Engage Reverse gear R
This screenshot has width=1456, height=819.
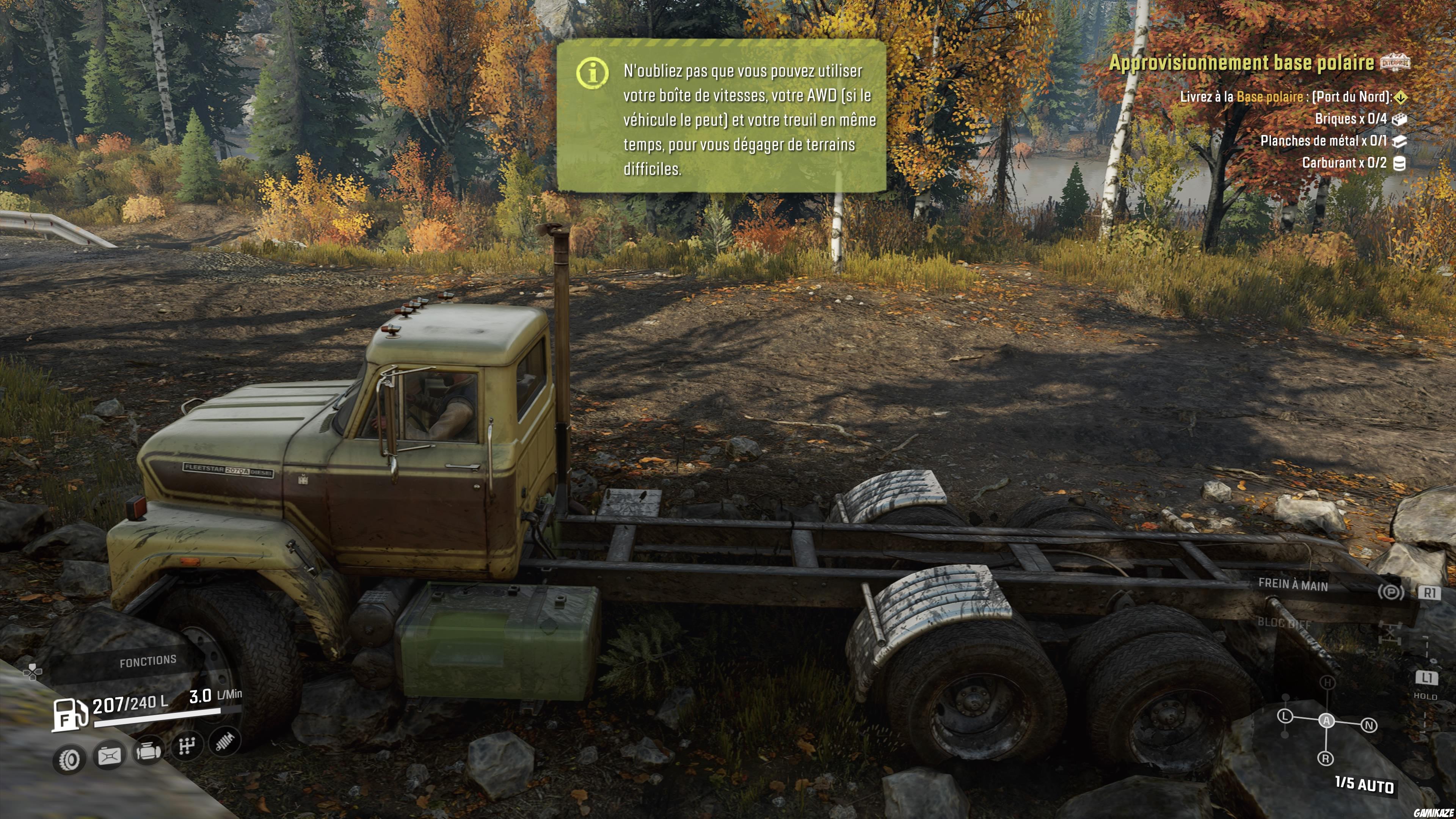tap(1326, 758)
